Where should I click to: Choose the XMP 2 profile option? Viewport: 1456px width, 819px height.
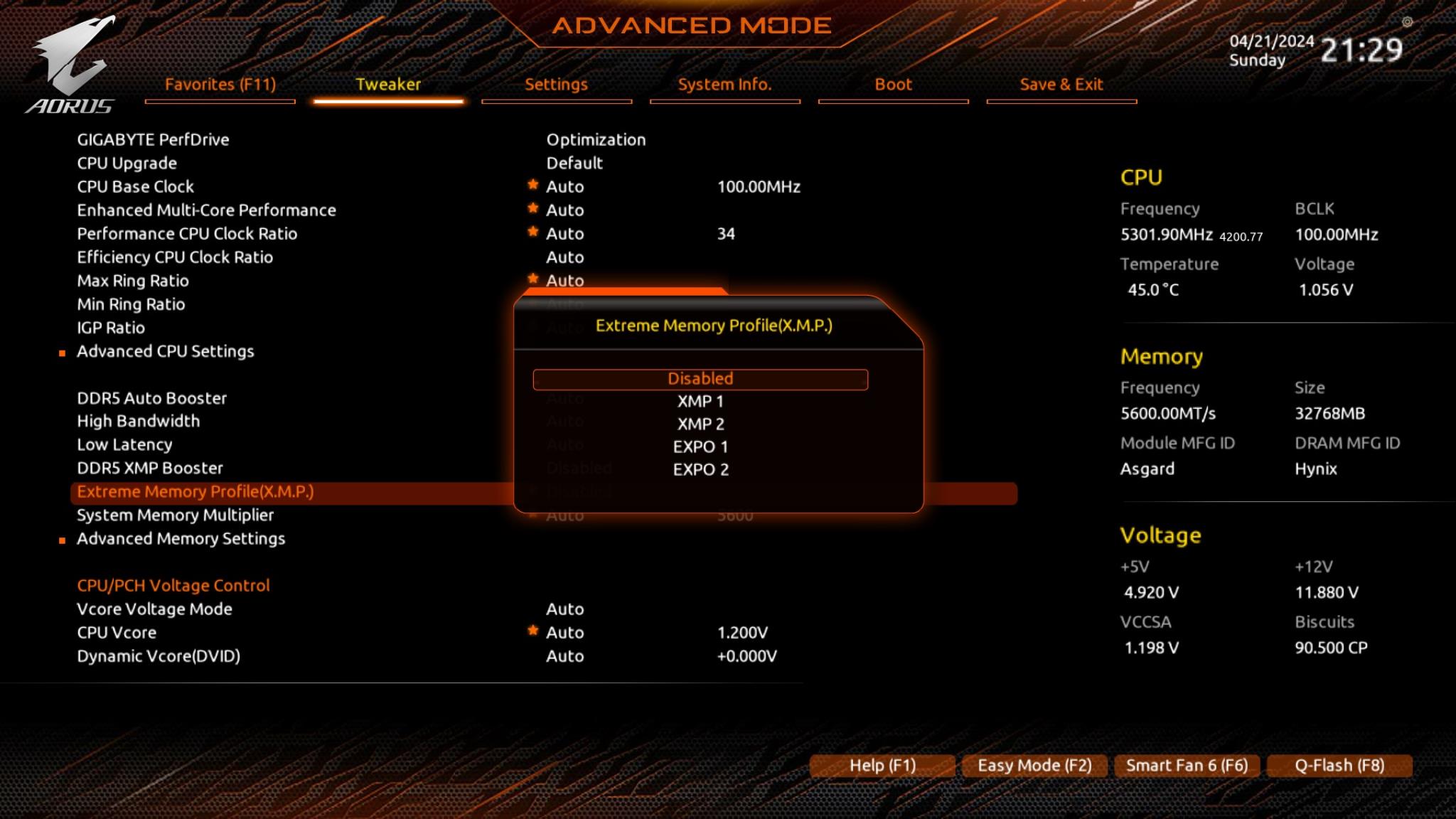pos(700,424)
